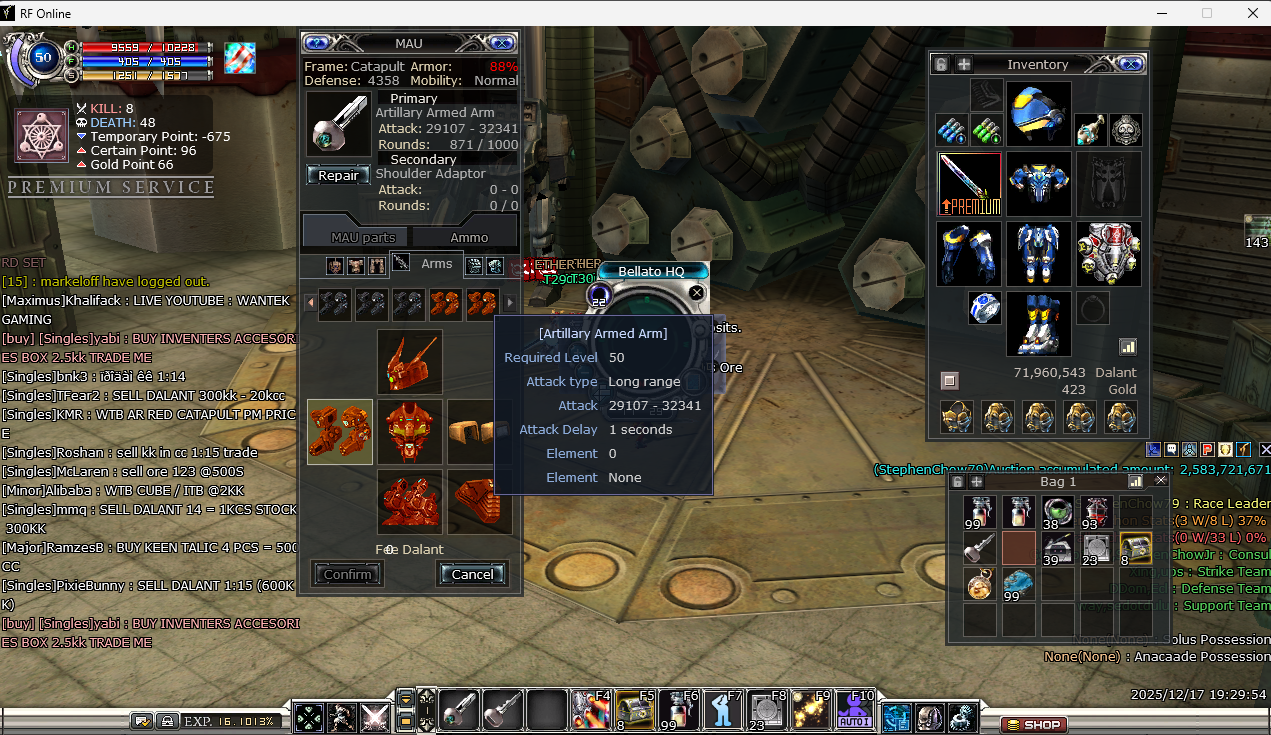Open the SHOP button
The width and height of the screenshot is (1271, 735).
(x=1035, y=724)
